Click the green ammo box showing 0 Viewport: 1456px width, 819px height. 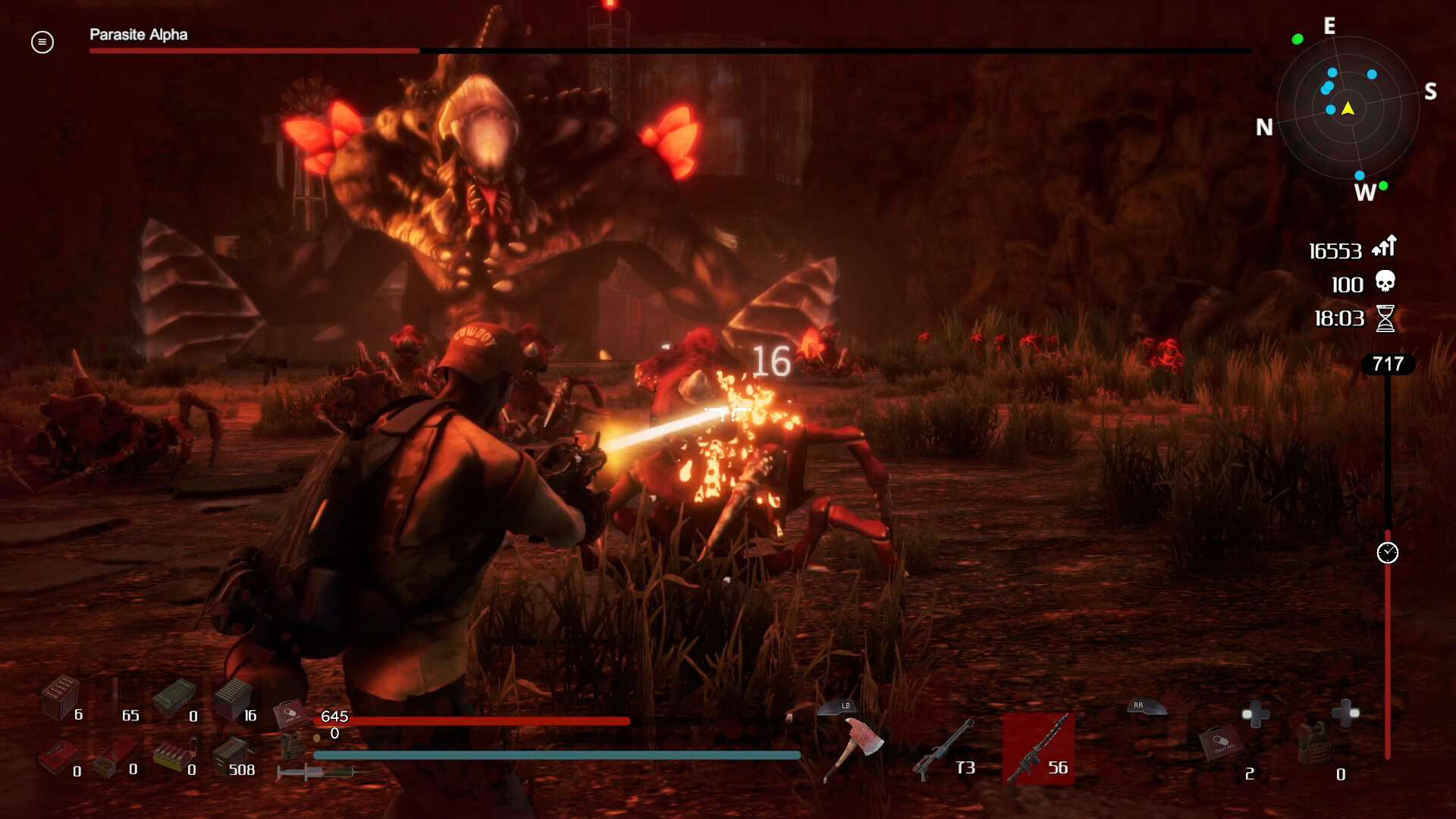pos(176,695)
